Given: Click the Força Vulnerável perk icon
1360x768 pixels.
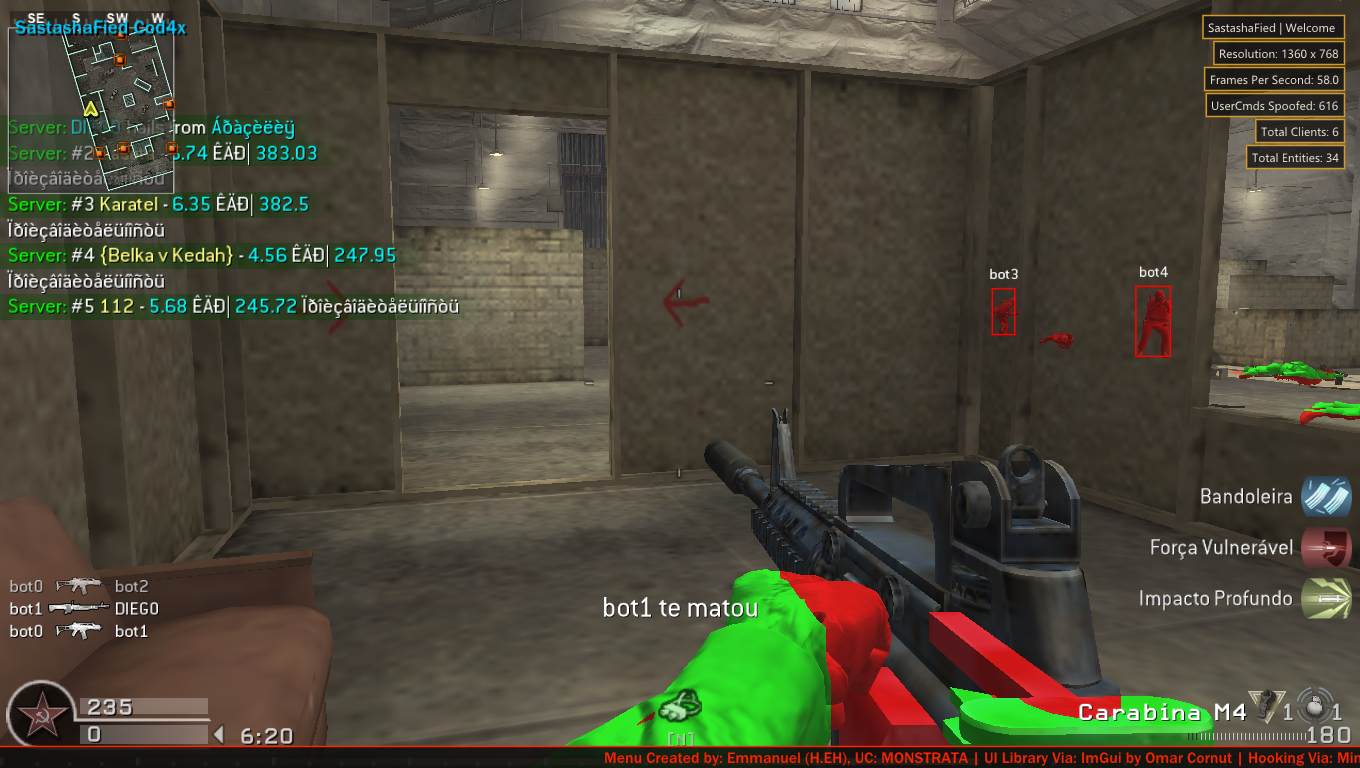Looking at the screenshot, I should (x=1327, y=547).
